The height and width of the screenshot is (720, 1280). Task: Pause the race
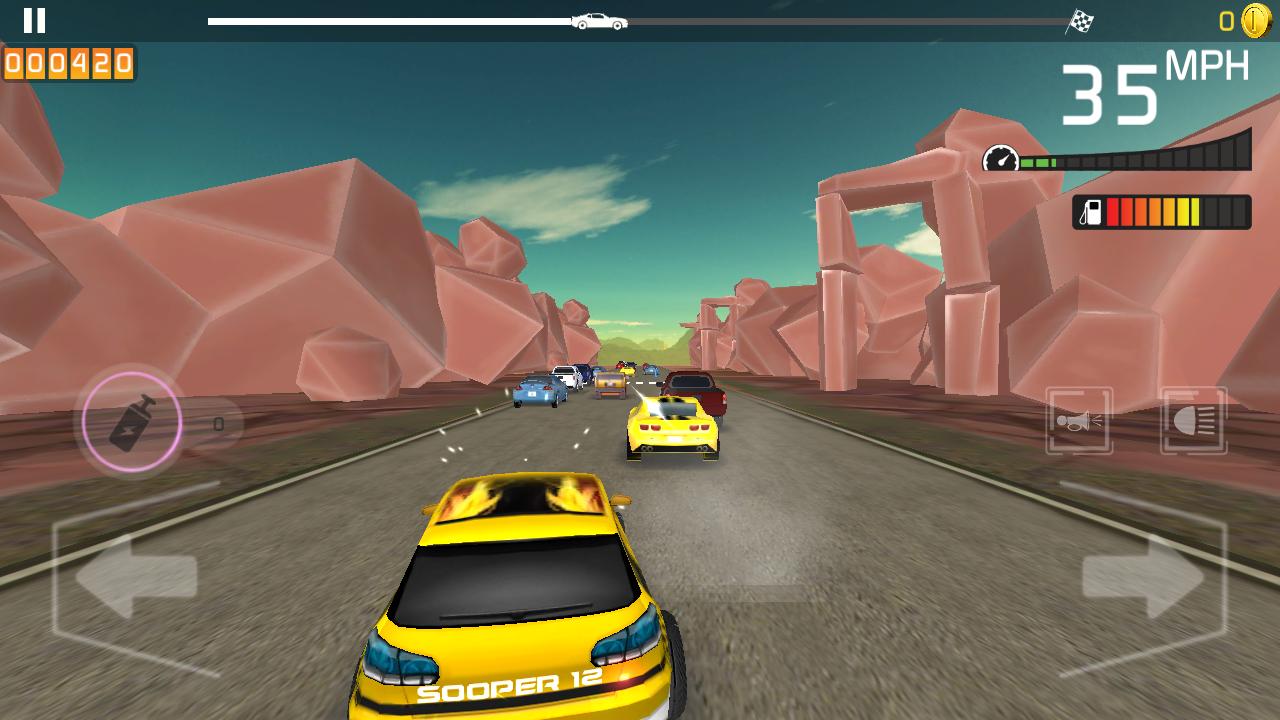click(x=35, y=20)
